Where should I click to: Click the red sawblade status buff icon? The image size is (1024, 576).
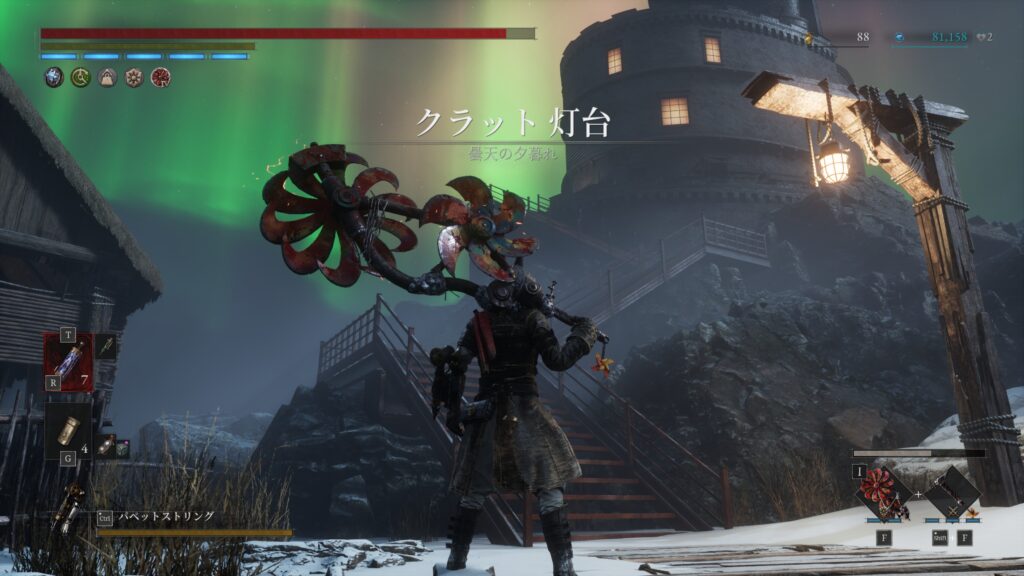160,77
